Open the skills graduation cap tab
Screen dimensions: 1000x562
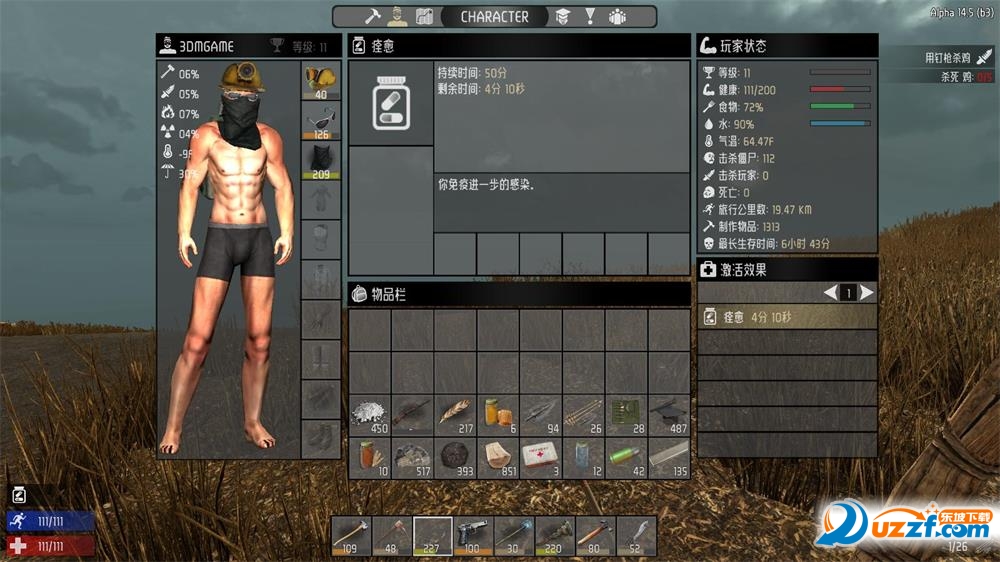[563, 16]
